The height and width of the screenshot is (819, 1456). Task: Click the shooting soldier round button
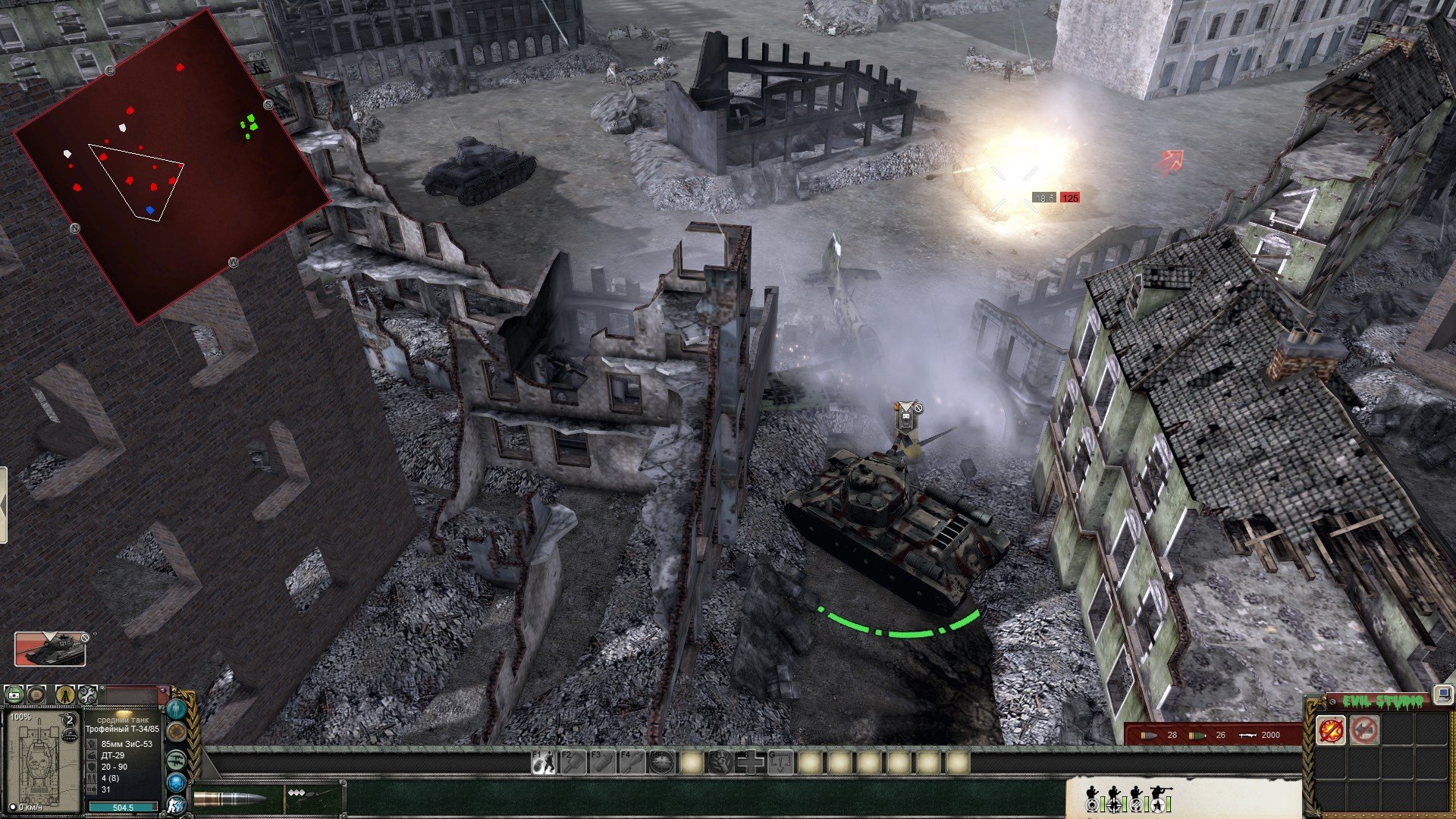coord(177,805)
